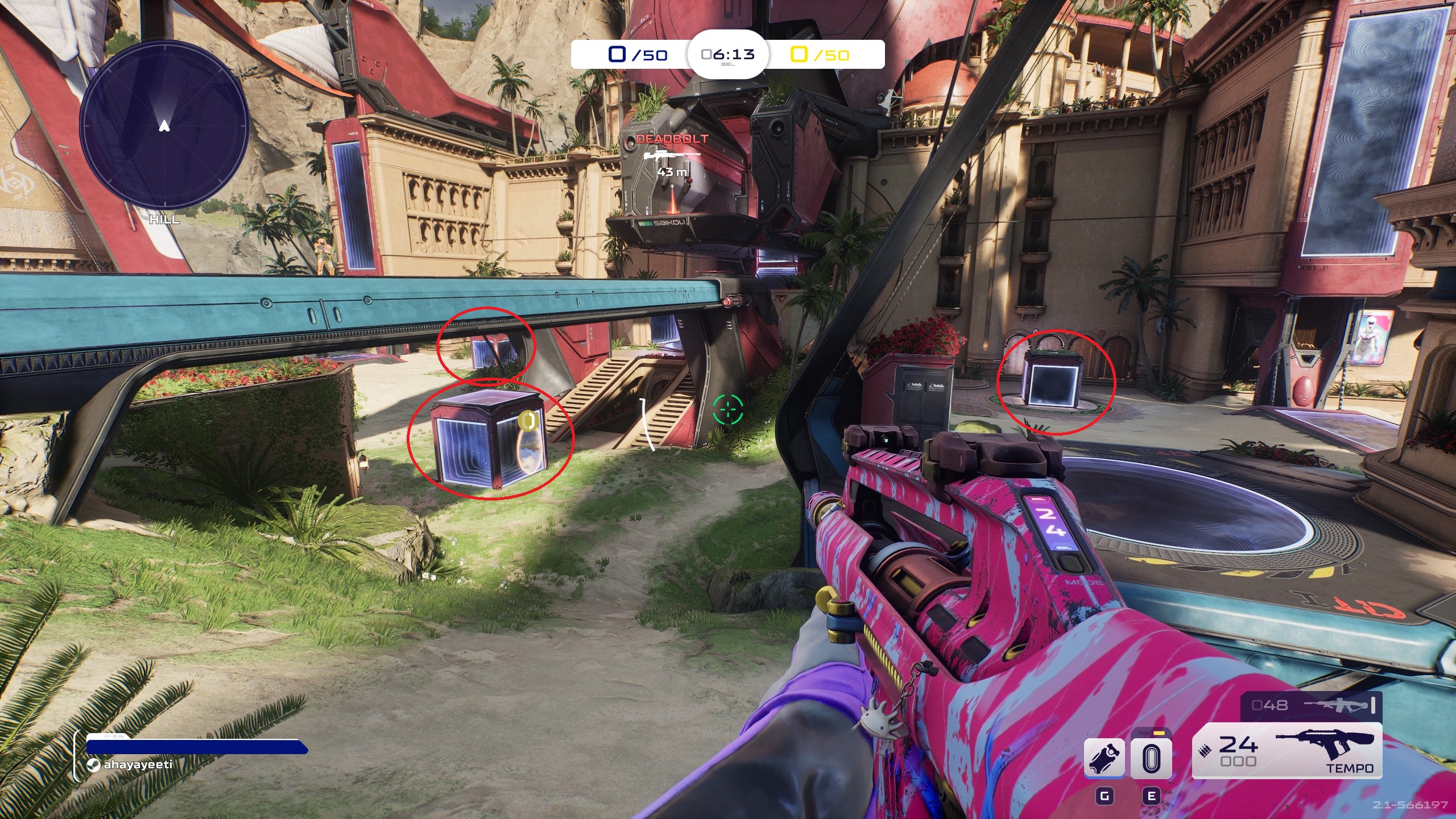The image size is (1456, 819).
Task: Select the grenade equipment icon
Action: [1104, 758]
